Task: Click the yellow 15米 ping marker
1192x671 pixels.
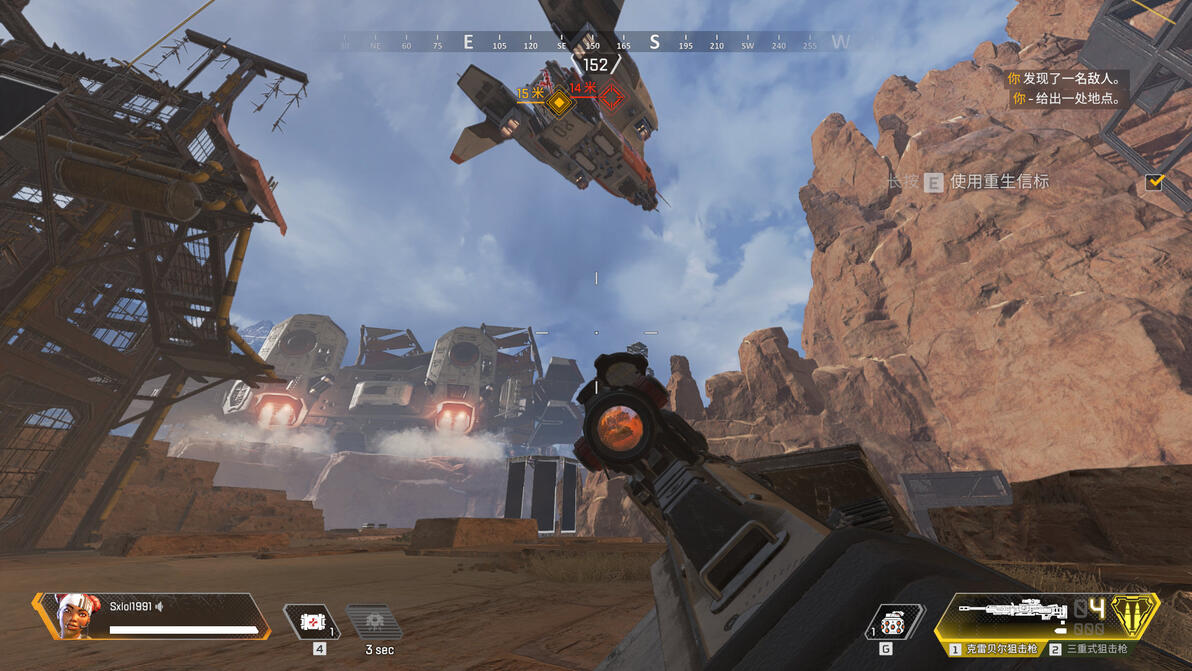Action: 559,101
